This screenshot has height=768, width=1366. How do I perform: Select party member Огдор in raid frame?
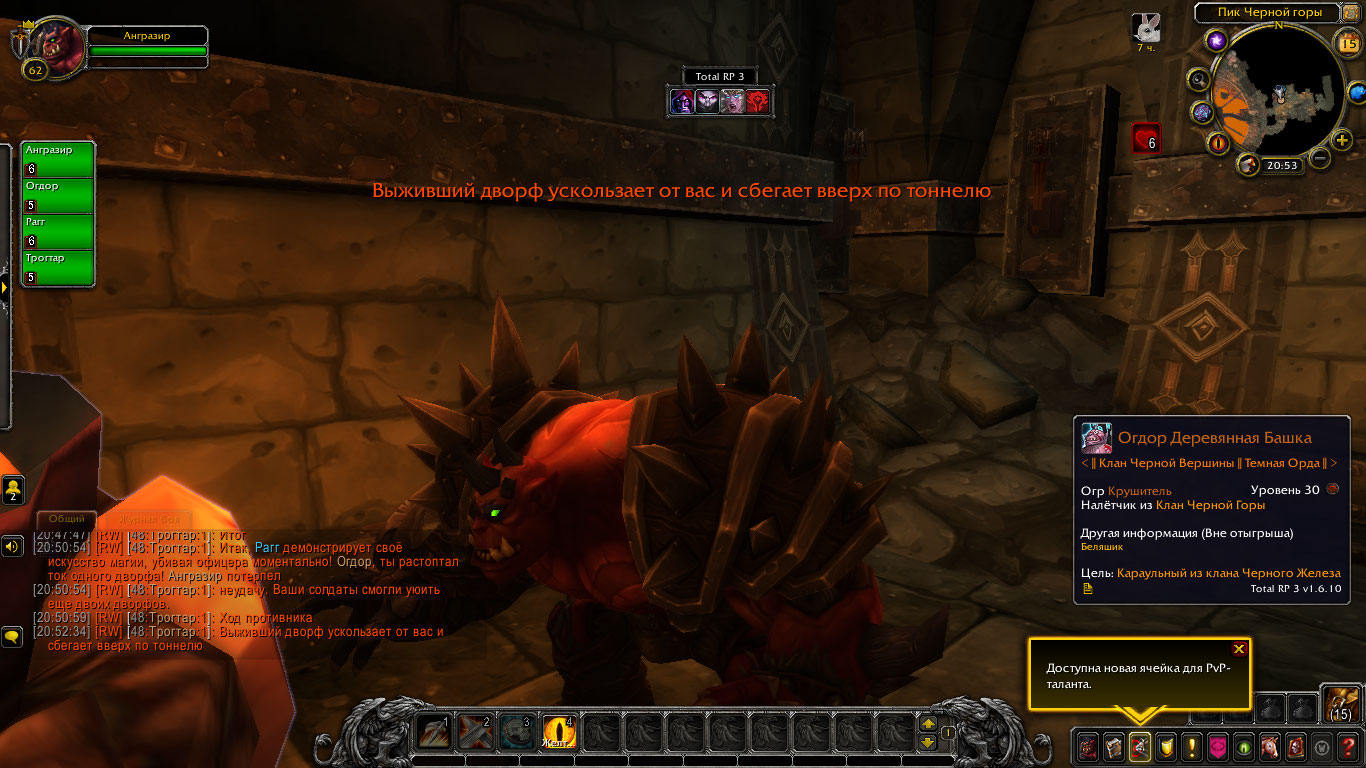[x=58, y=196]
